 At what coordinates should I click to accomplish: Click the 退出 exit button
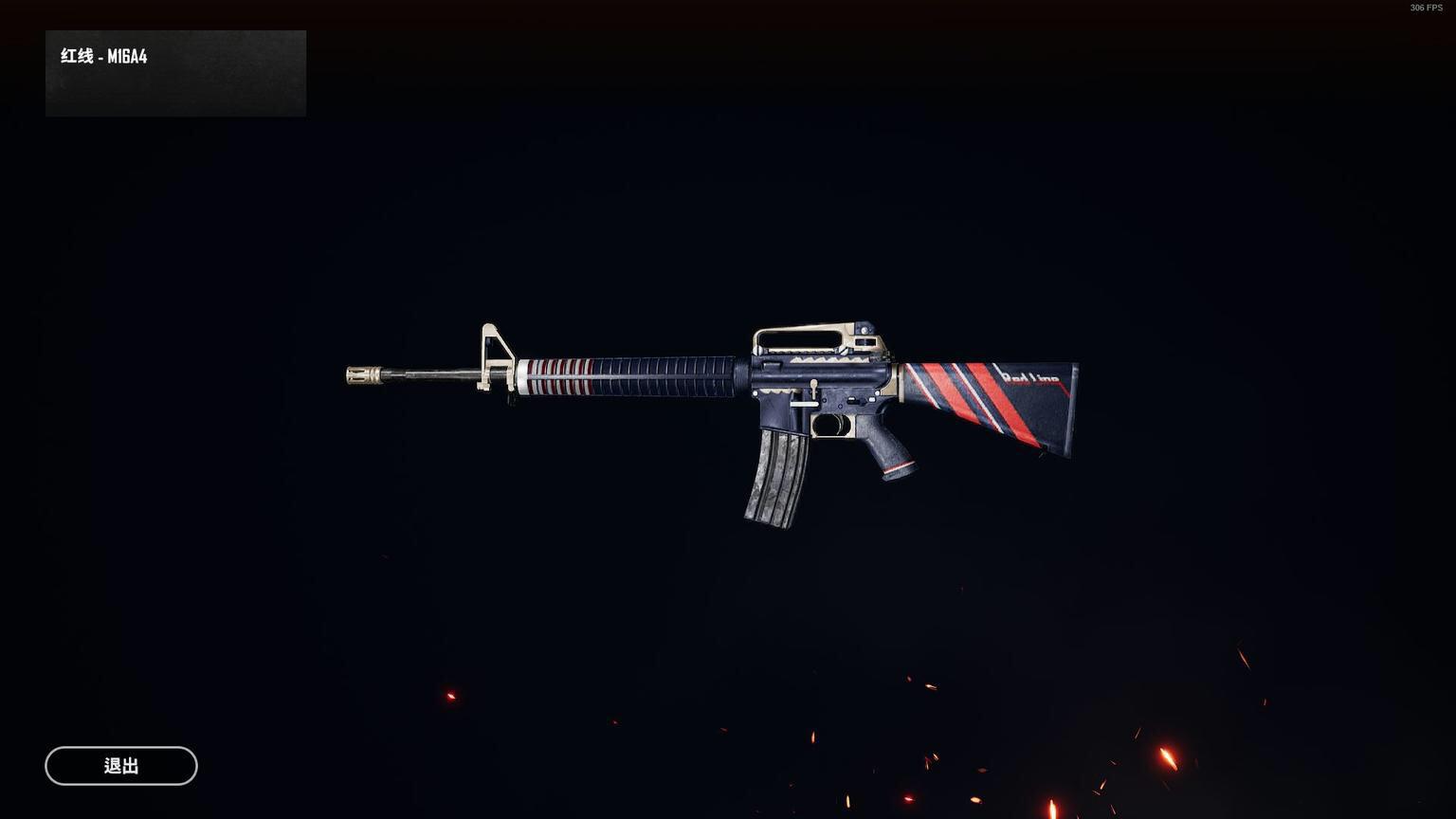click(x=121, y=766)
